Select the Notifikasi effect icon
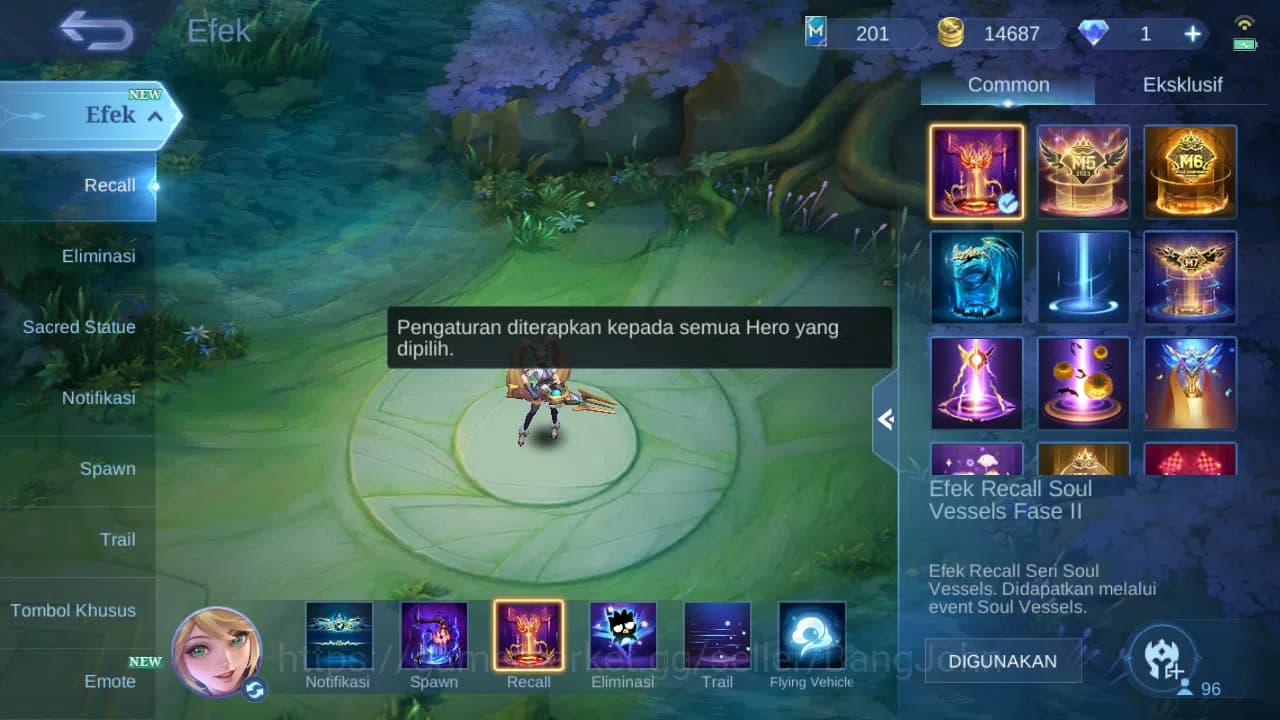 (340, 634)
